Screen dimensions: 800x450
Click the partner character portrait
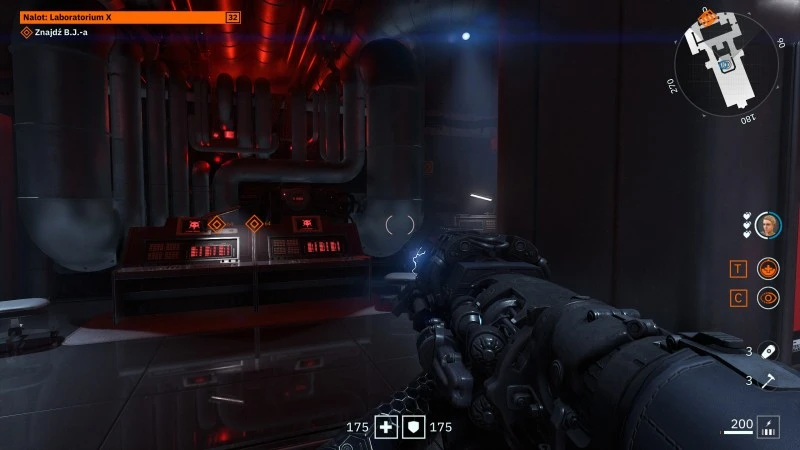click(768, 225)
